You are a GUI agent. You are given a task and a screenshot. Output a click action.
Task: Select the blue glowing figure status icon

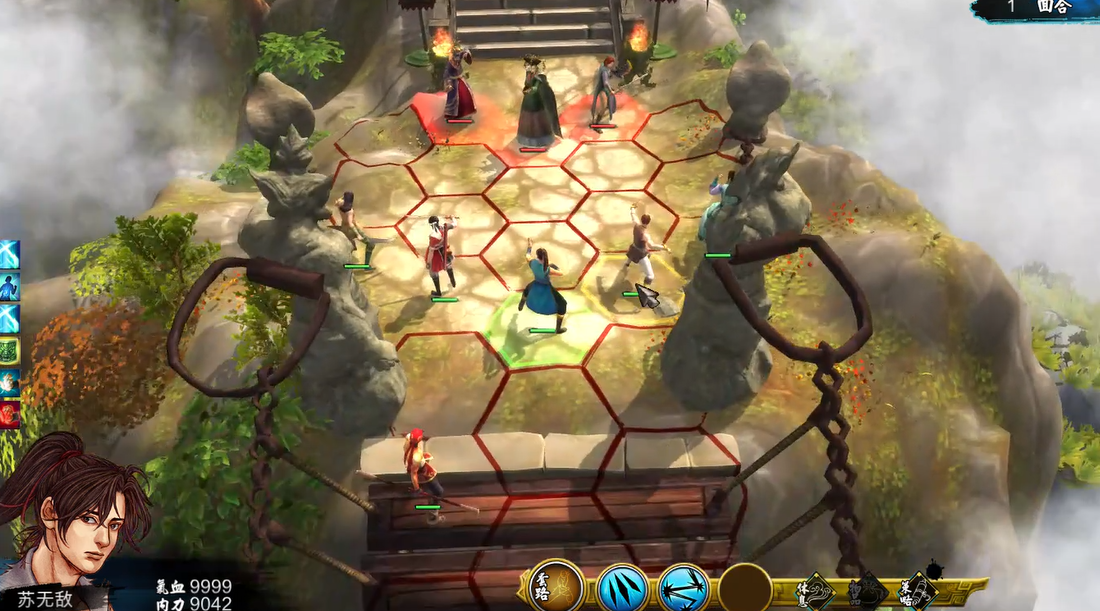click(9, 287)
